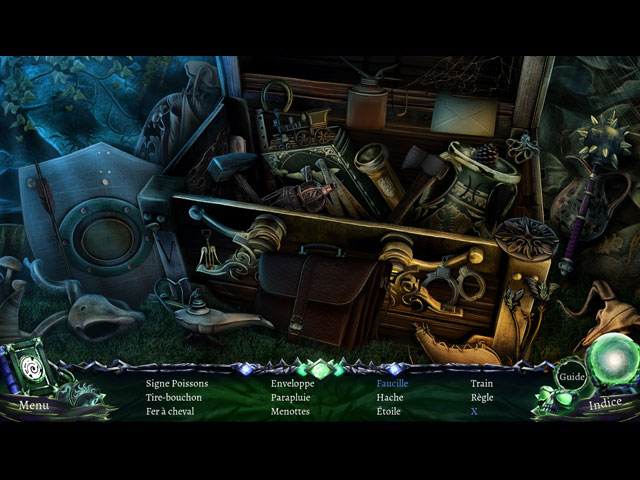Select 'Faucille' in the object list
The width and height of the screenshot is (640, 480).
coord(392,383)
